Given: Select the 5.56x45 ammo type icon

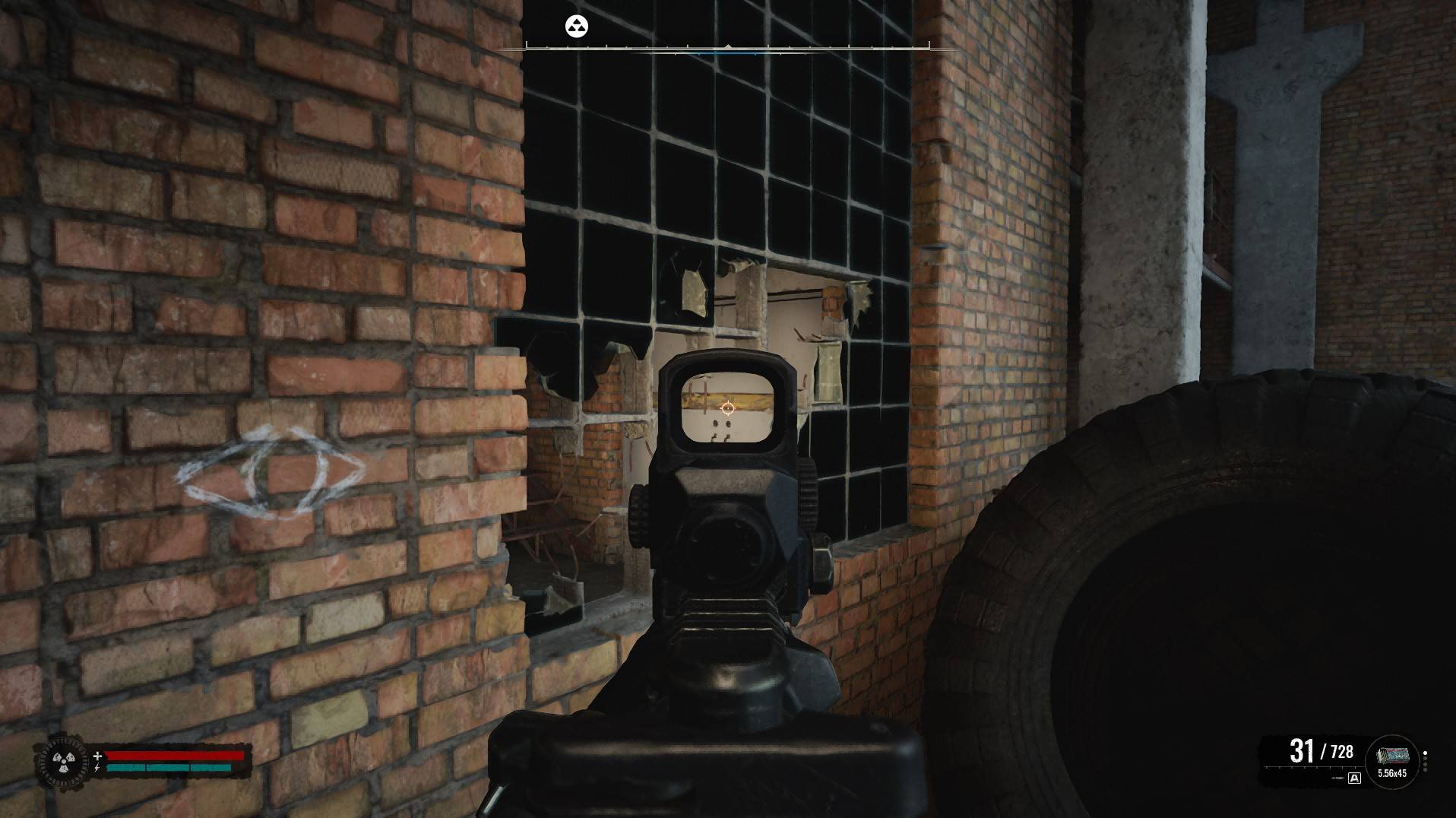Looking at the screenshot, I should (1391, 757).
